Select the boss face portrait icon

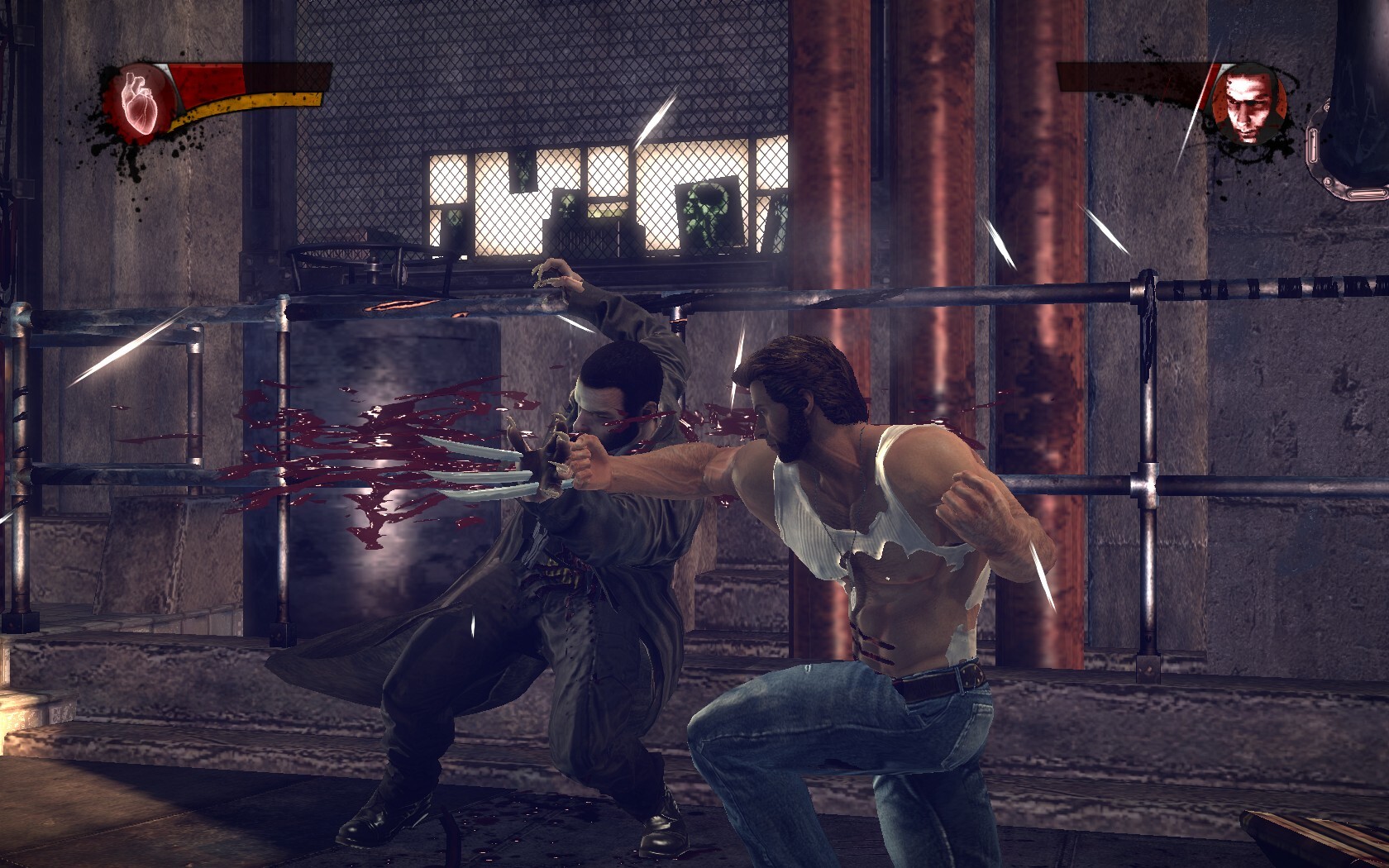(1248, 105)
